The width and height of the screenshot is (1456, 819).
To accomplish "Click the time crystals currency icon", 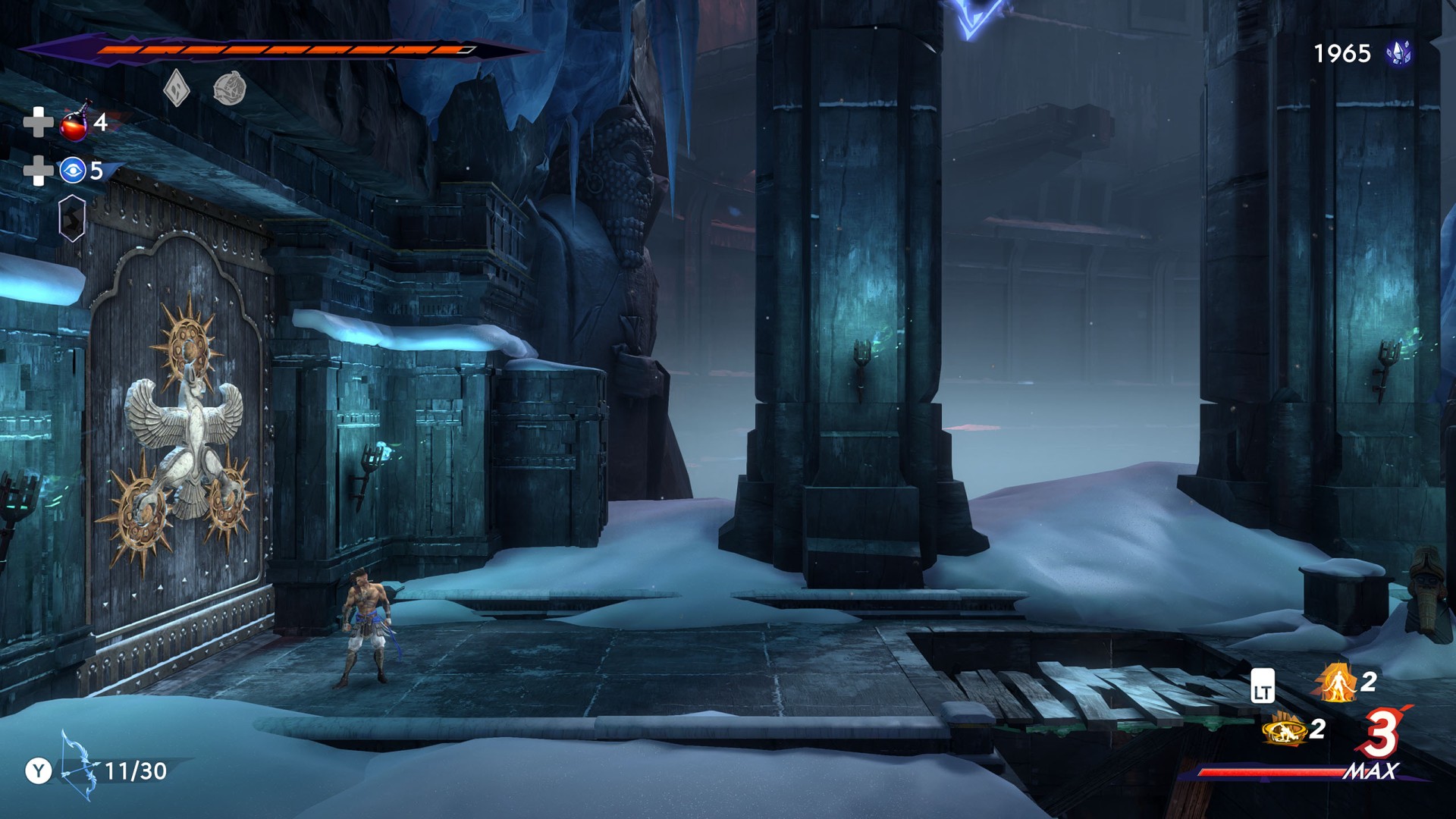I will click(x=1398, y=53).
